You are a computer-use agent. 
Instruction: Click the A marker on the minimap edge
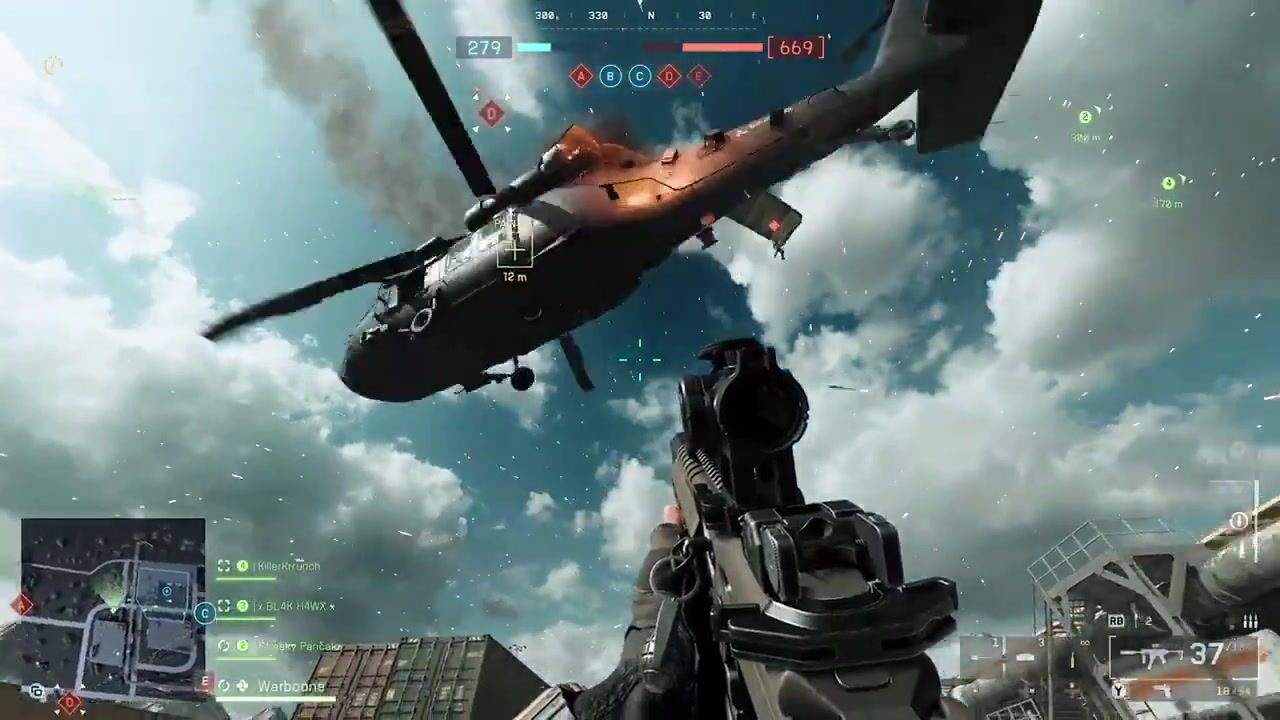(x=22, y=604)
